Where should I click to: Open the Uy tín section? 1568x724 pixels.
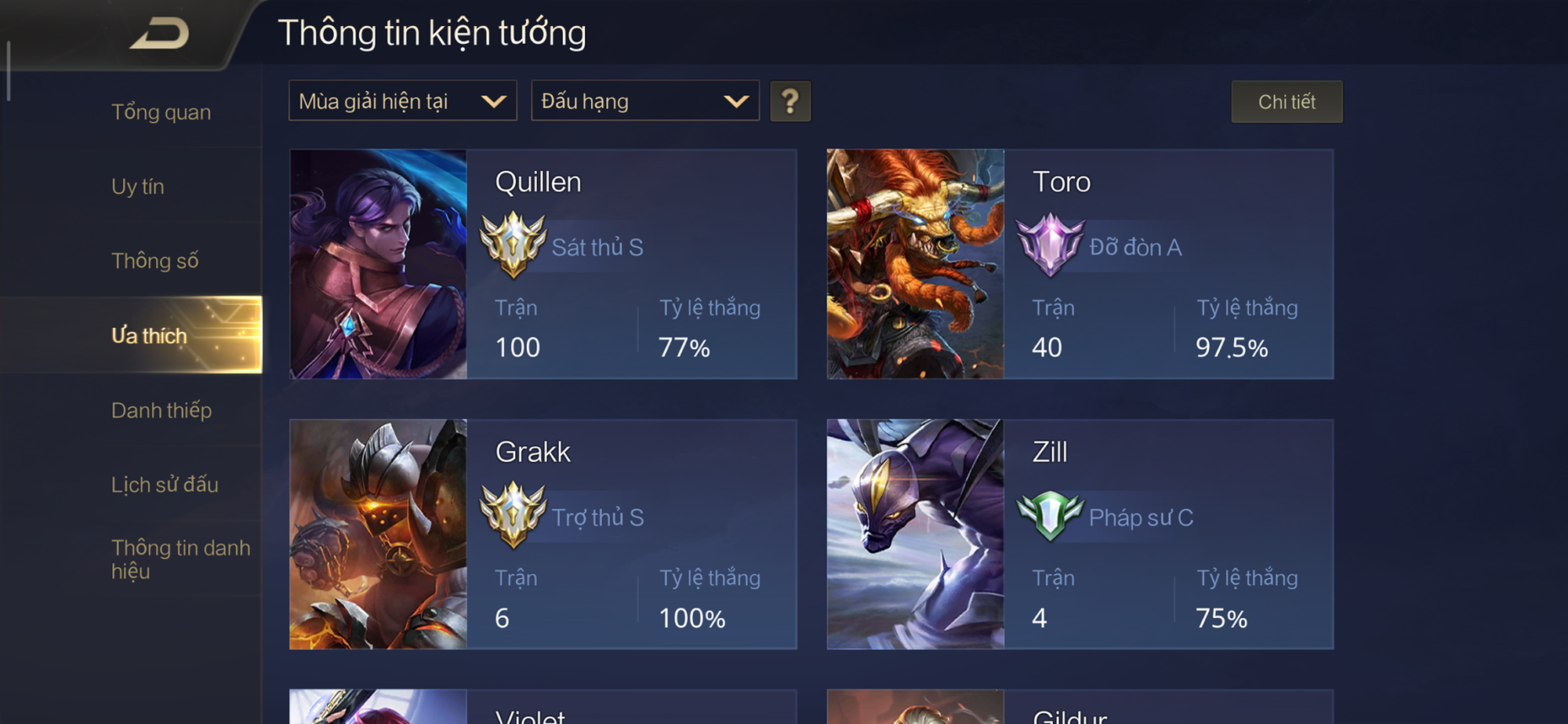[x=139, y=187]
